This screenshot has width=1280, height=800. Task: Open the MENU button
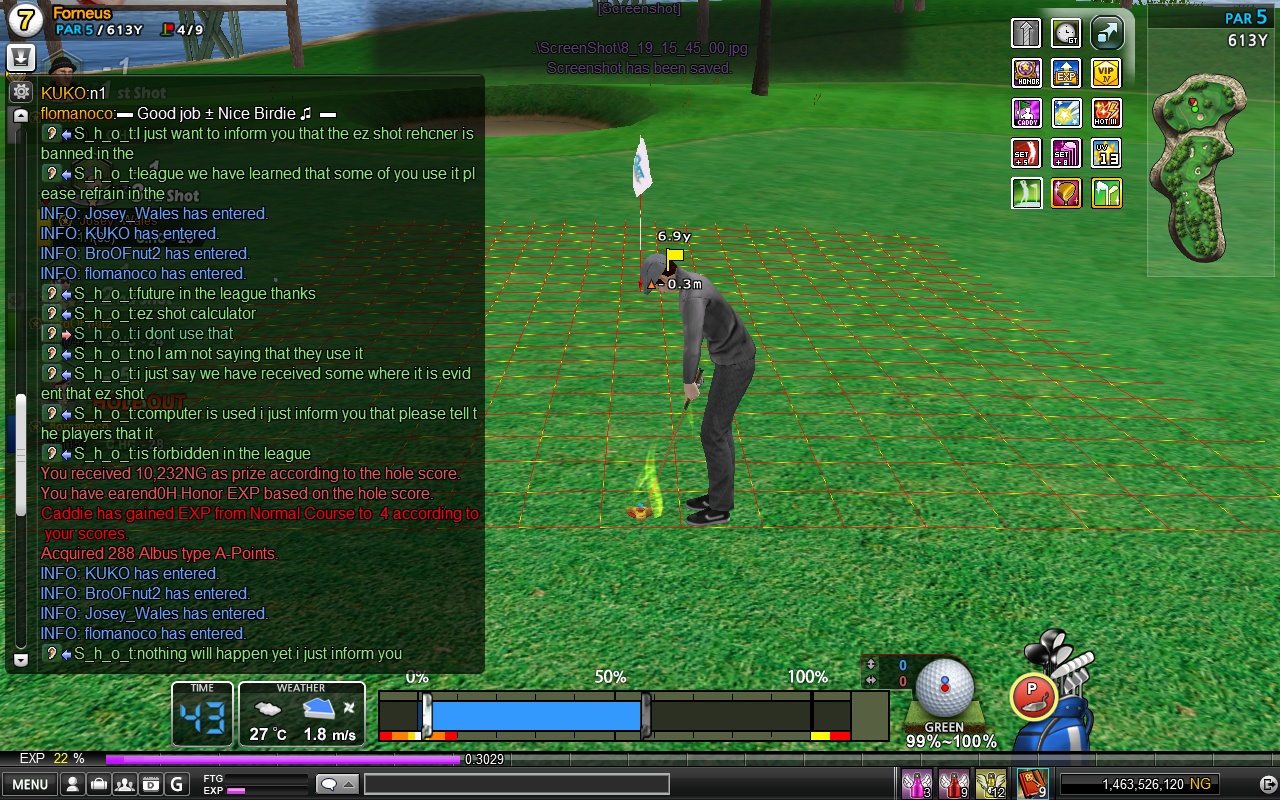pos(29,784)
